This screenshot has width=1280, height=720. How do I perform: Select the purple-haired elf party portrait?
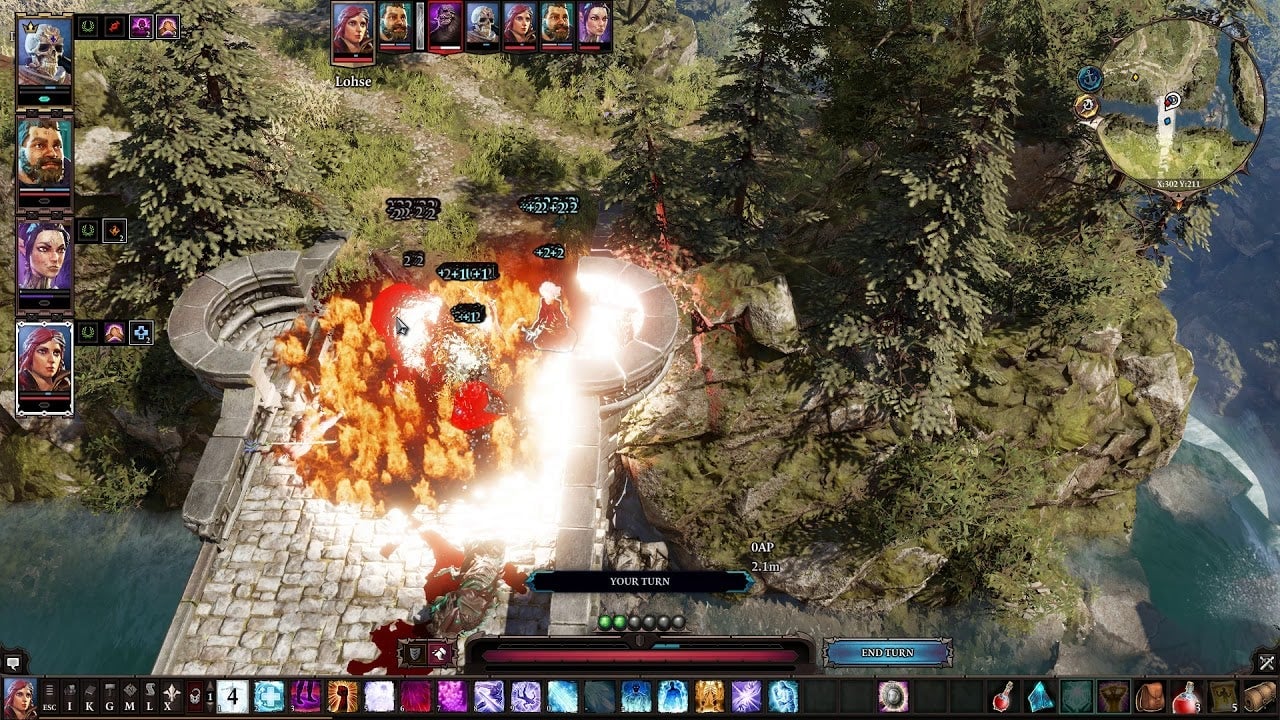point(45,257)
